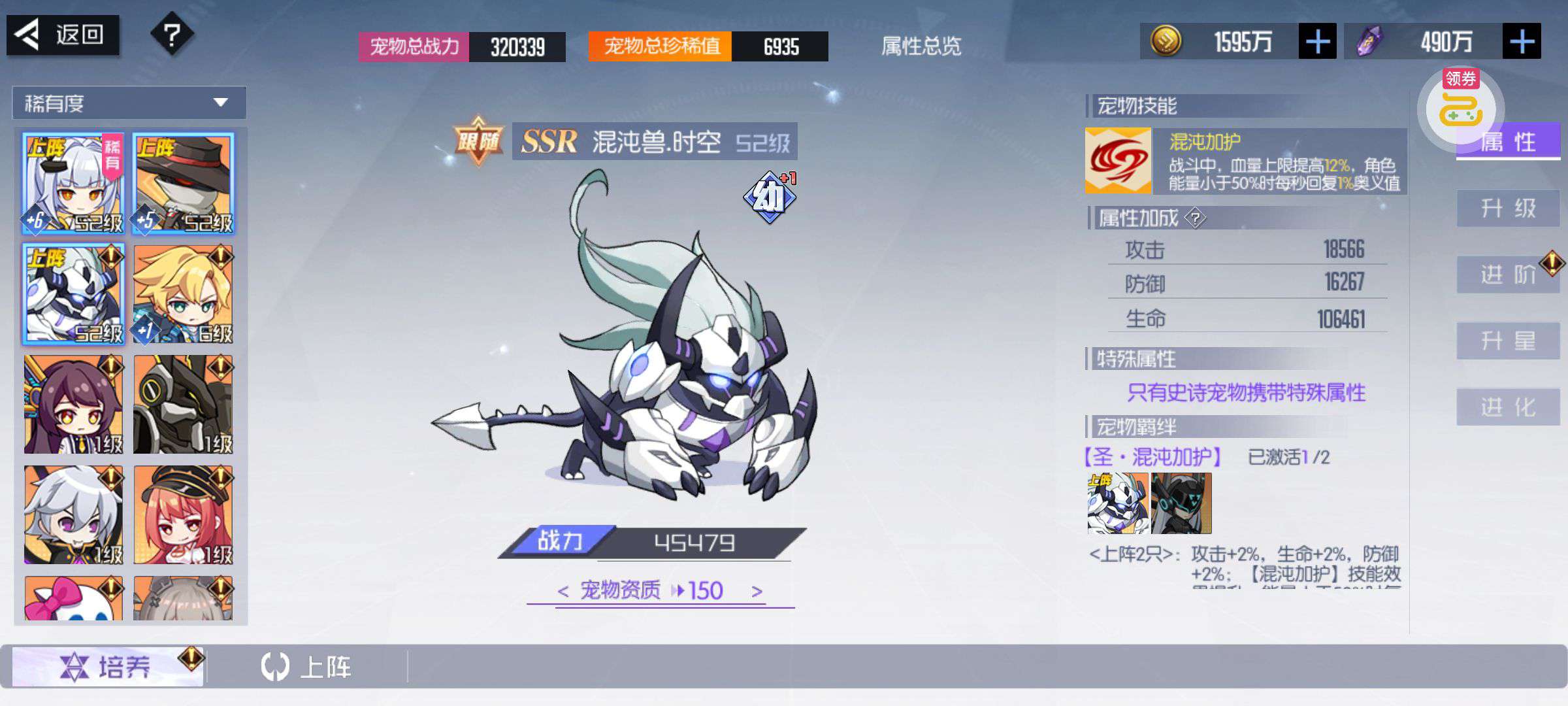Open the 领券 coupon floating icon

click(x=1460, y=106)
